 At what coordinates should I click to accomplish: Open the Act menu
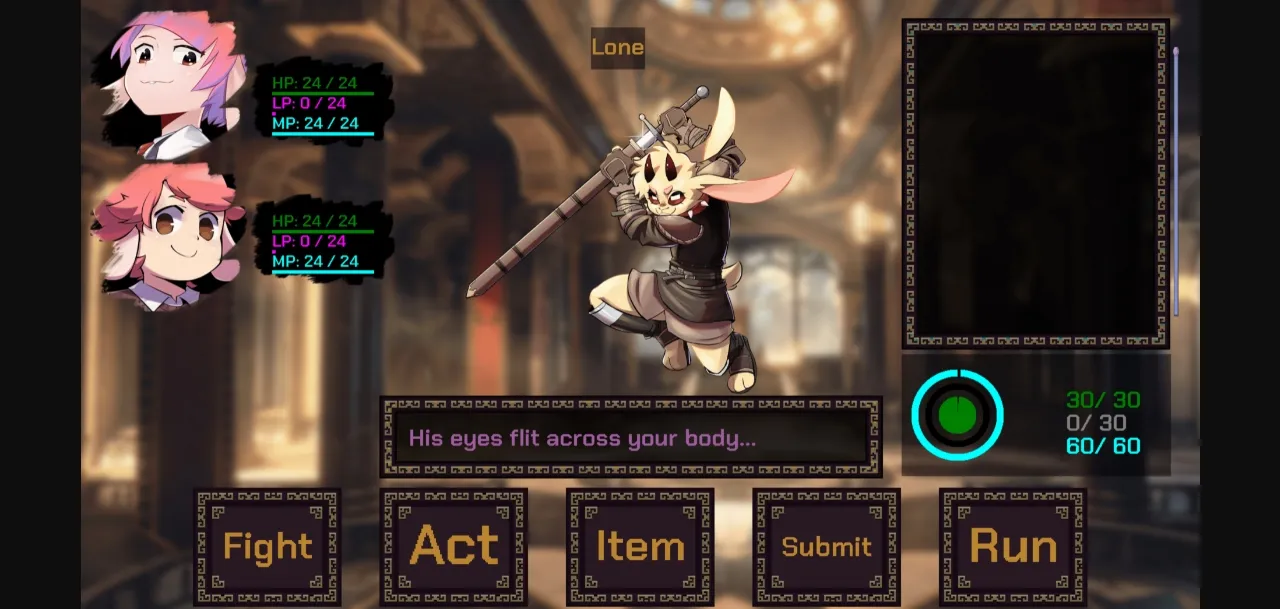point(453,546)
